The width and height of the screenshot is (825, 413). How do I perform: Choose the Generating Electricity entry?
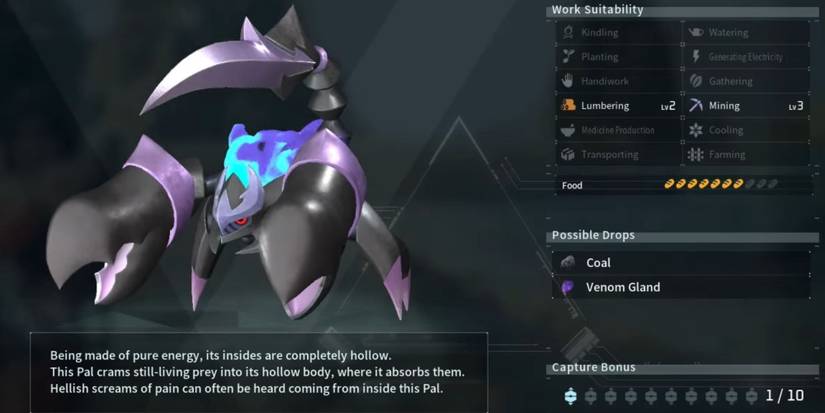pyautogui.click(x=746, y=57)
